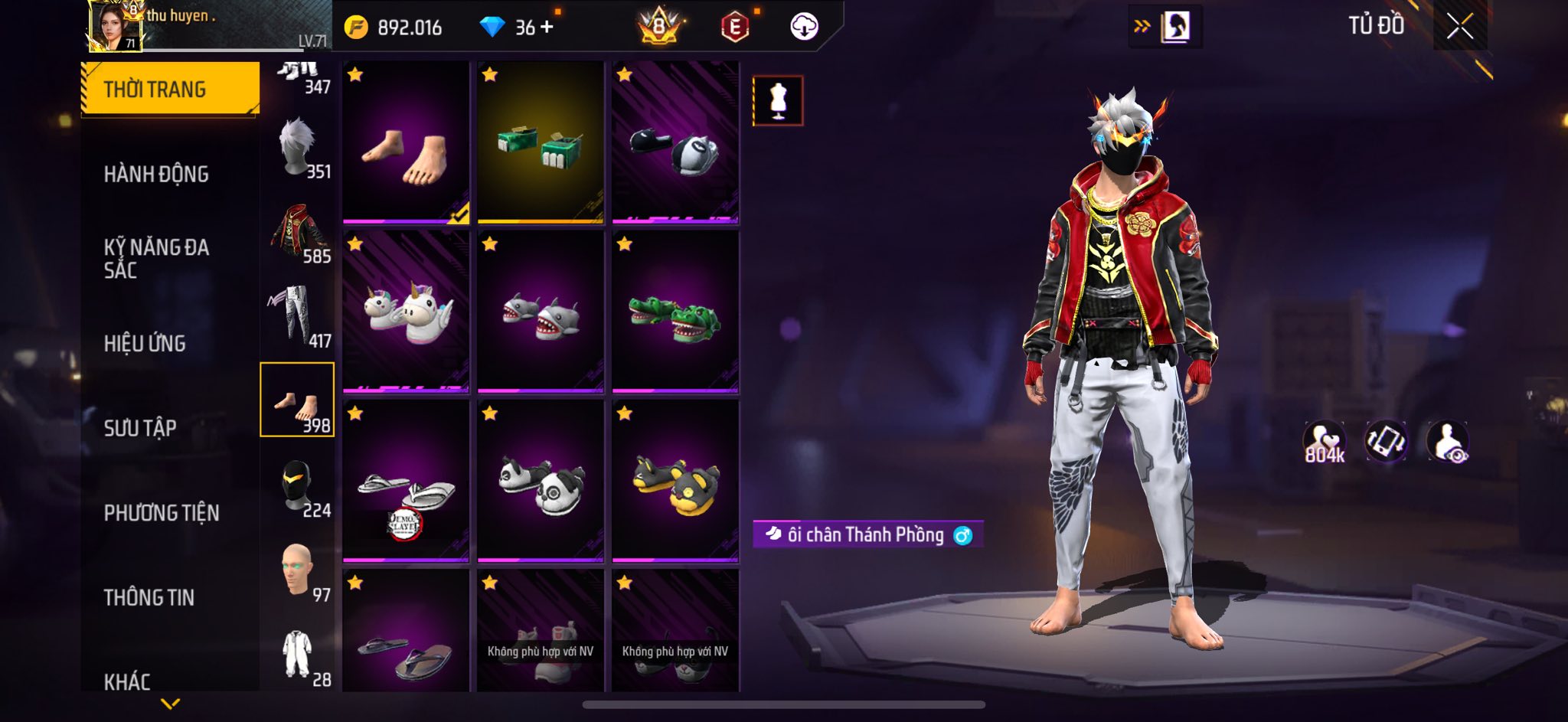Choose the panda slippers
The image size is (1568, 722).
point(541,481)
